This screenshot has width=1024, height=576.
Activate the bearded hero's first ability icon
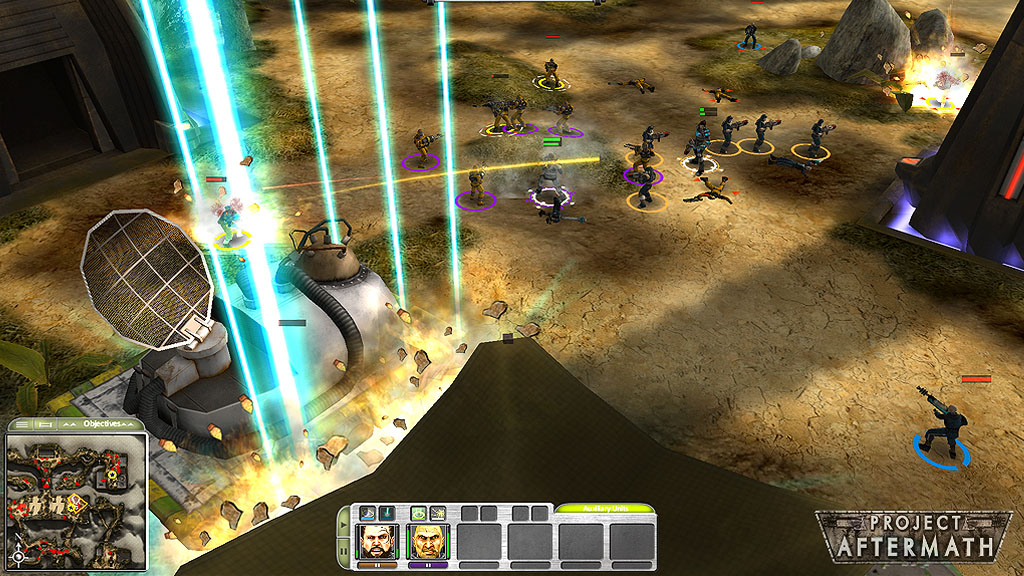[x=366, y=513]
